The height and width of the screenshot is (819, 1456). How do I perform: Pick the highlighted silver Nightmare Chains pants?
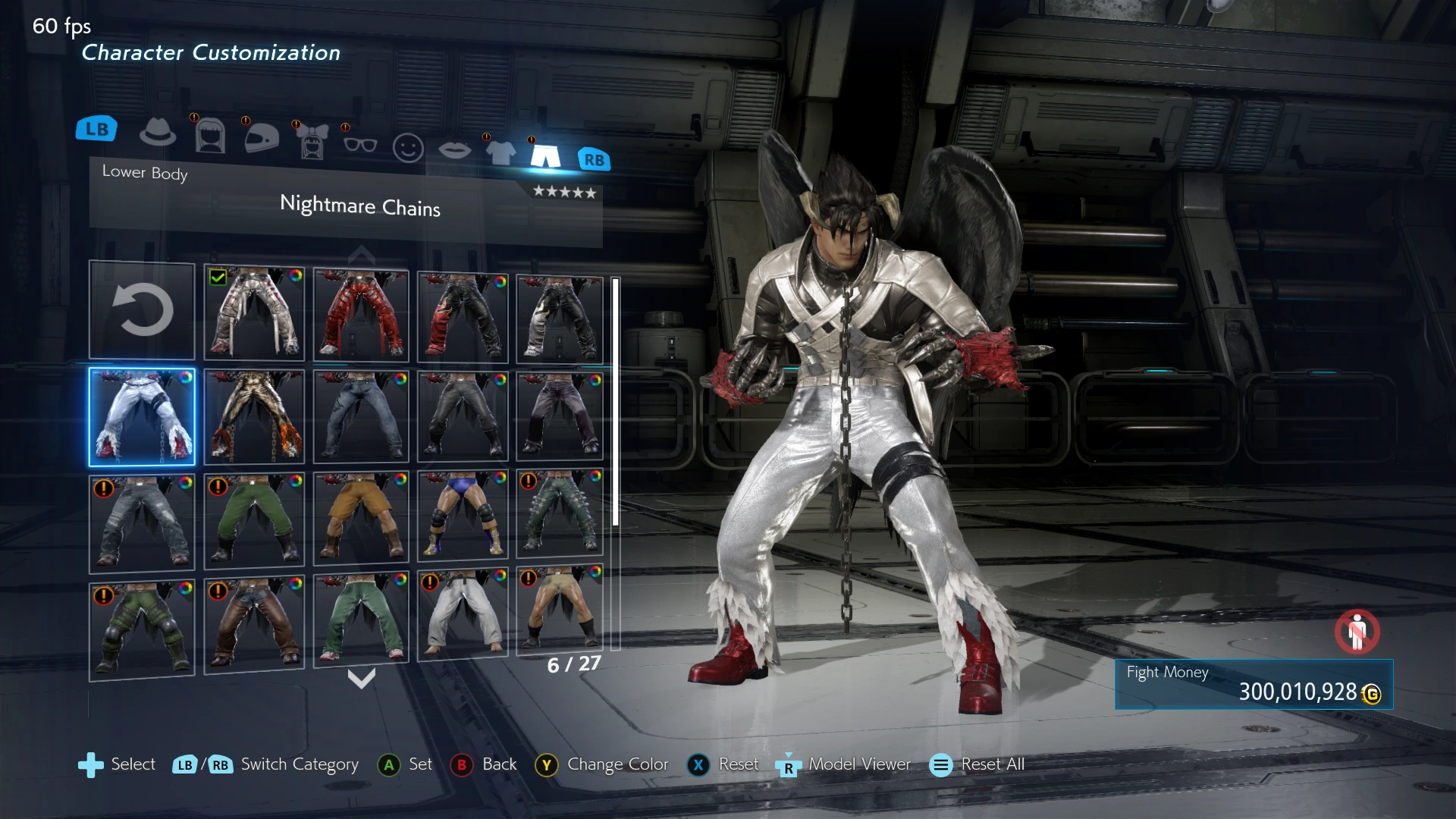click(x=142, y=416)
